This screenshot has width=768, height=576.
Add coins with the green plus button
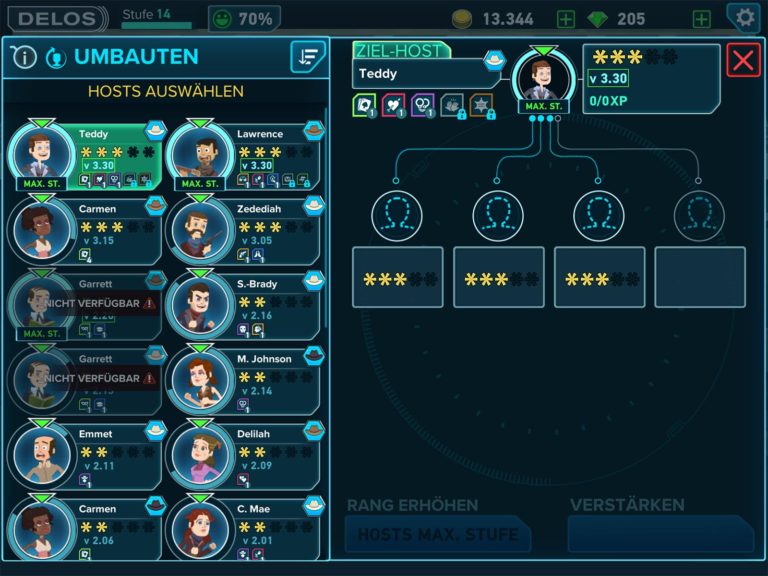point(566,19)
